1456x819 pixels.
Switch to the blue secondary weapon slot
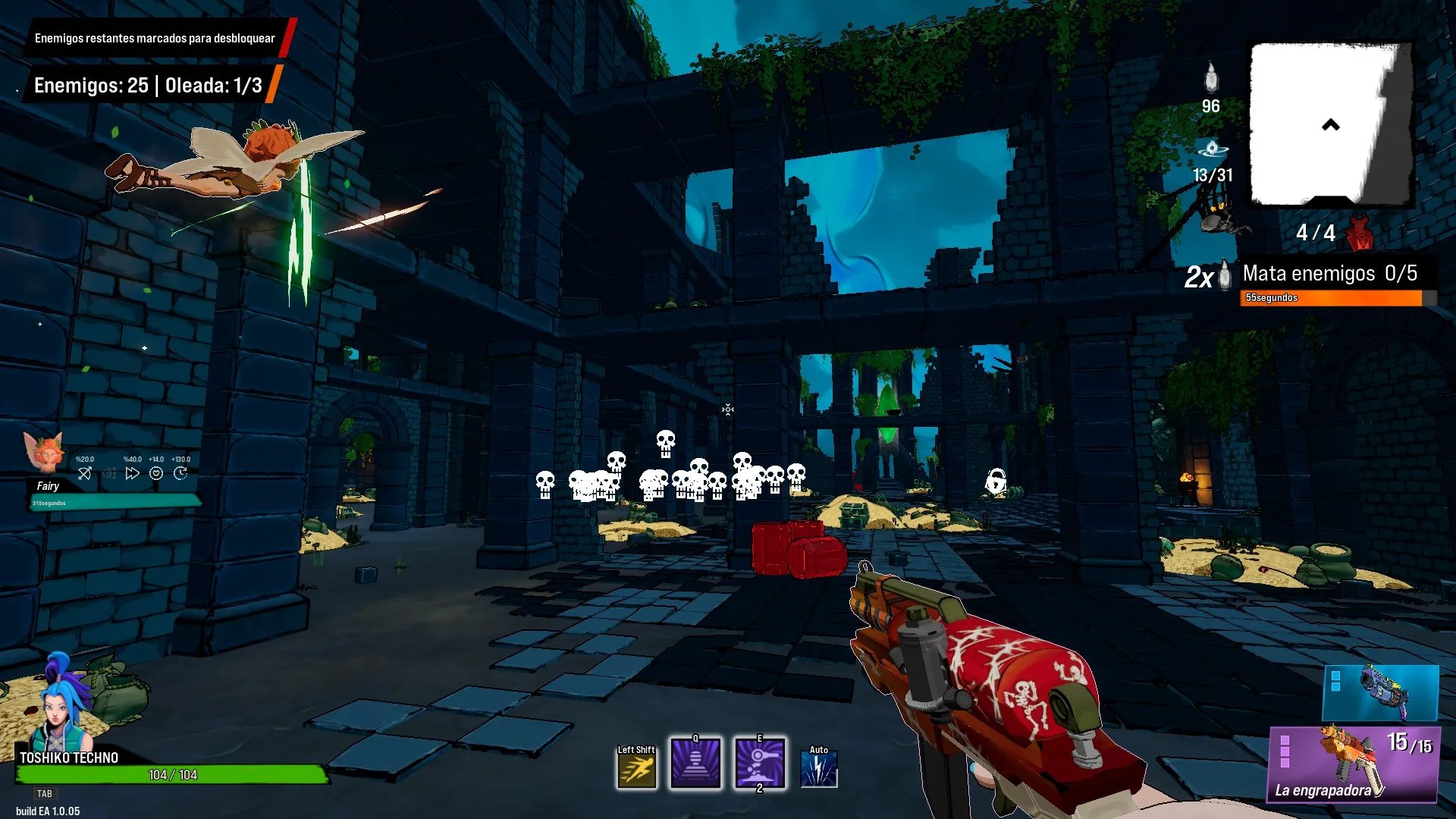tap(1380, 692)
